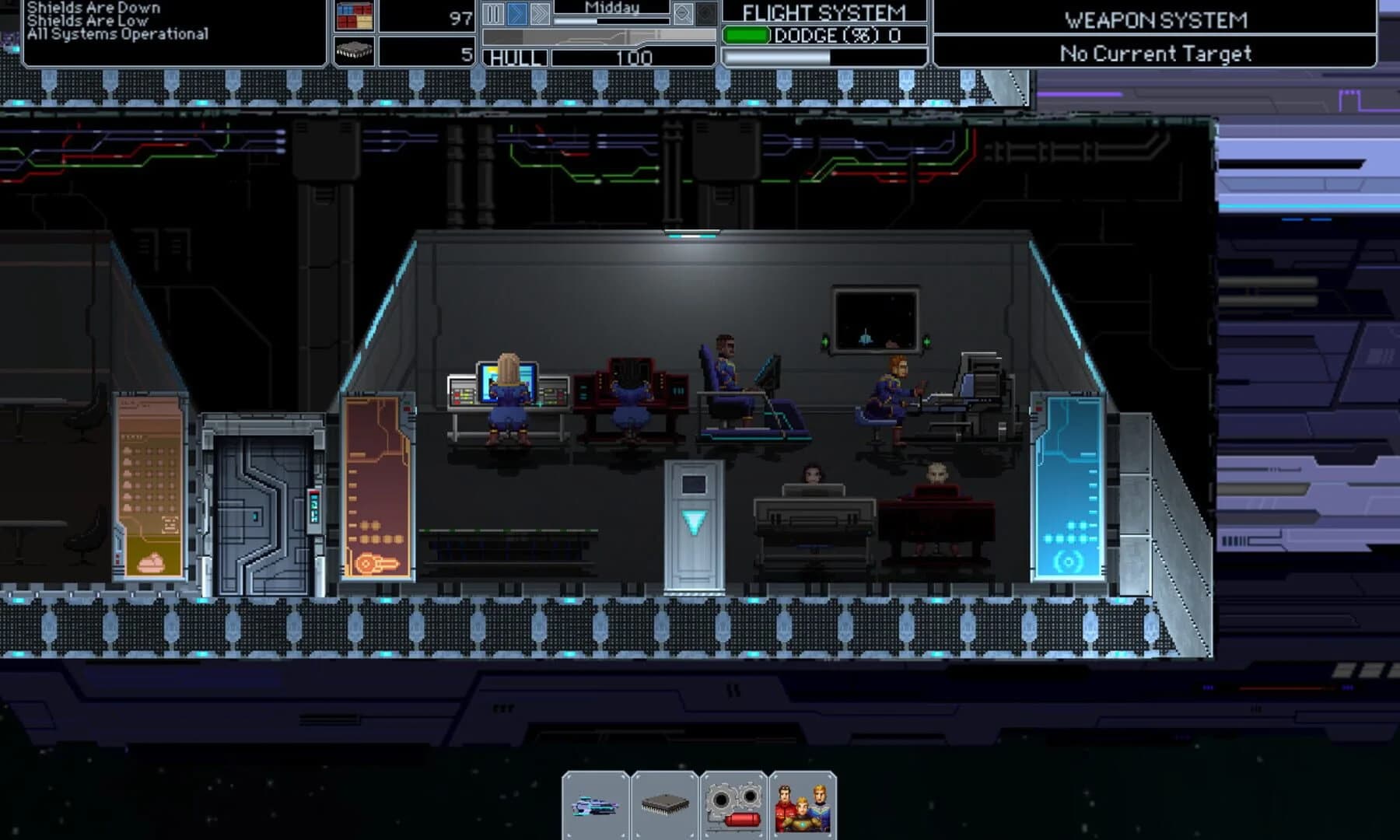Click the green DODGE (%) progress bar
The image size is (1400, 840).
tap(748, 34)
